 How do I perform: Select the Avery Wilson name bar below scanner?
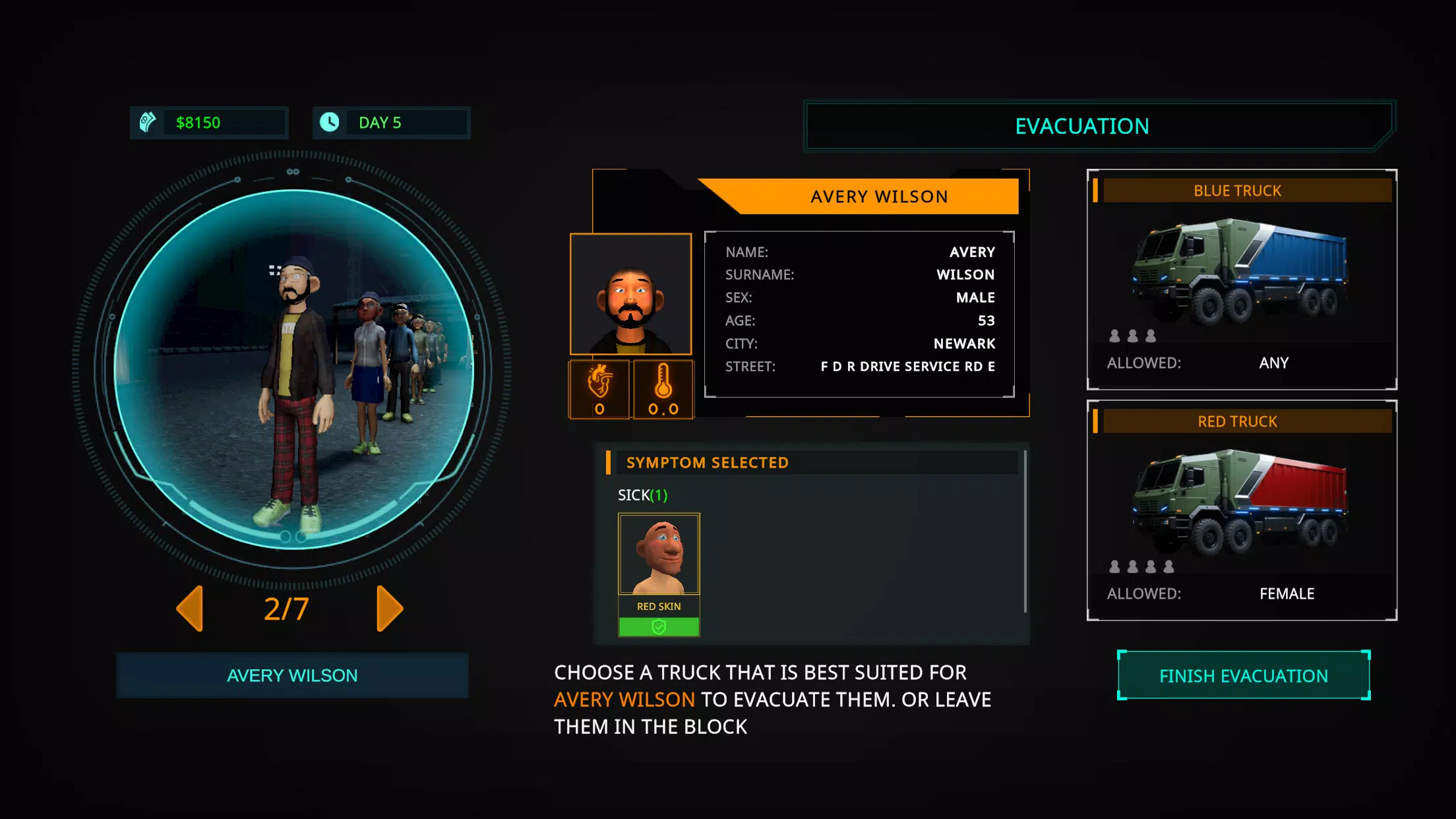[x=292, y=675]
